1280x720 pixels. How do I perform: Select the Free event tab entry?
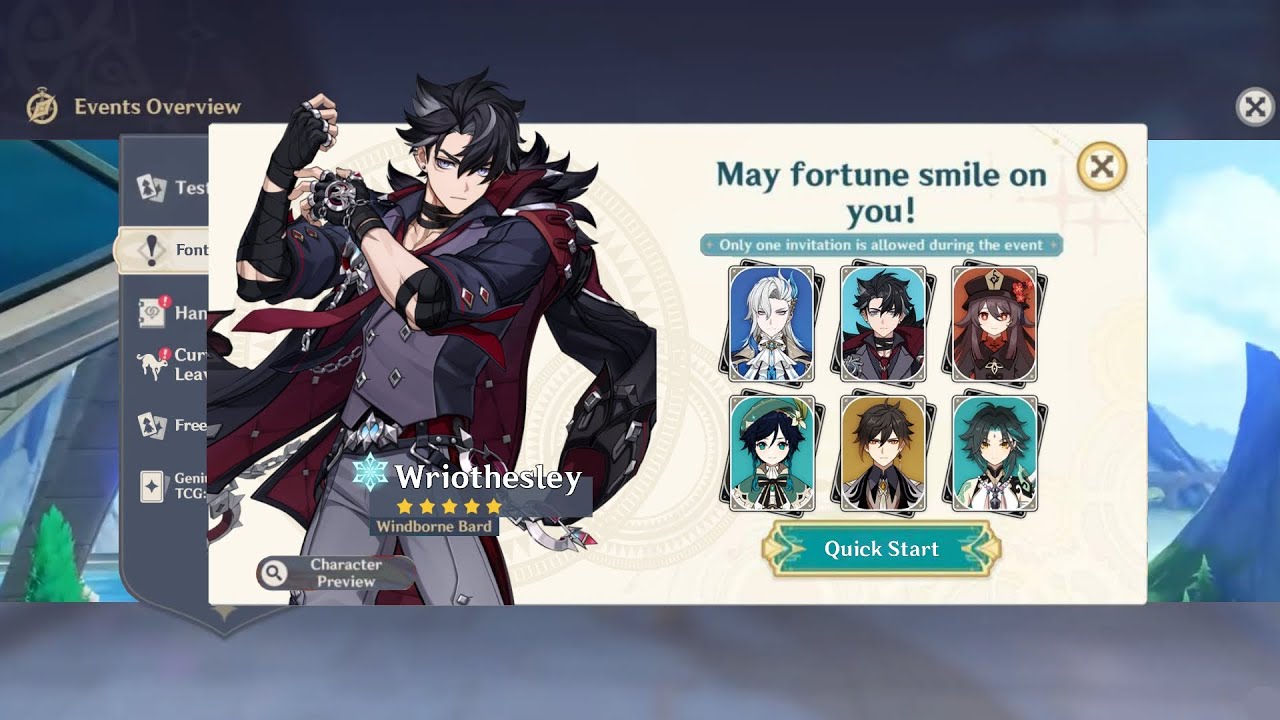tap(172, 425)
